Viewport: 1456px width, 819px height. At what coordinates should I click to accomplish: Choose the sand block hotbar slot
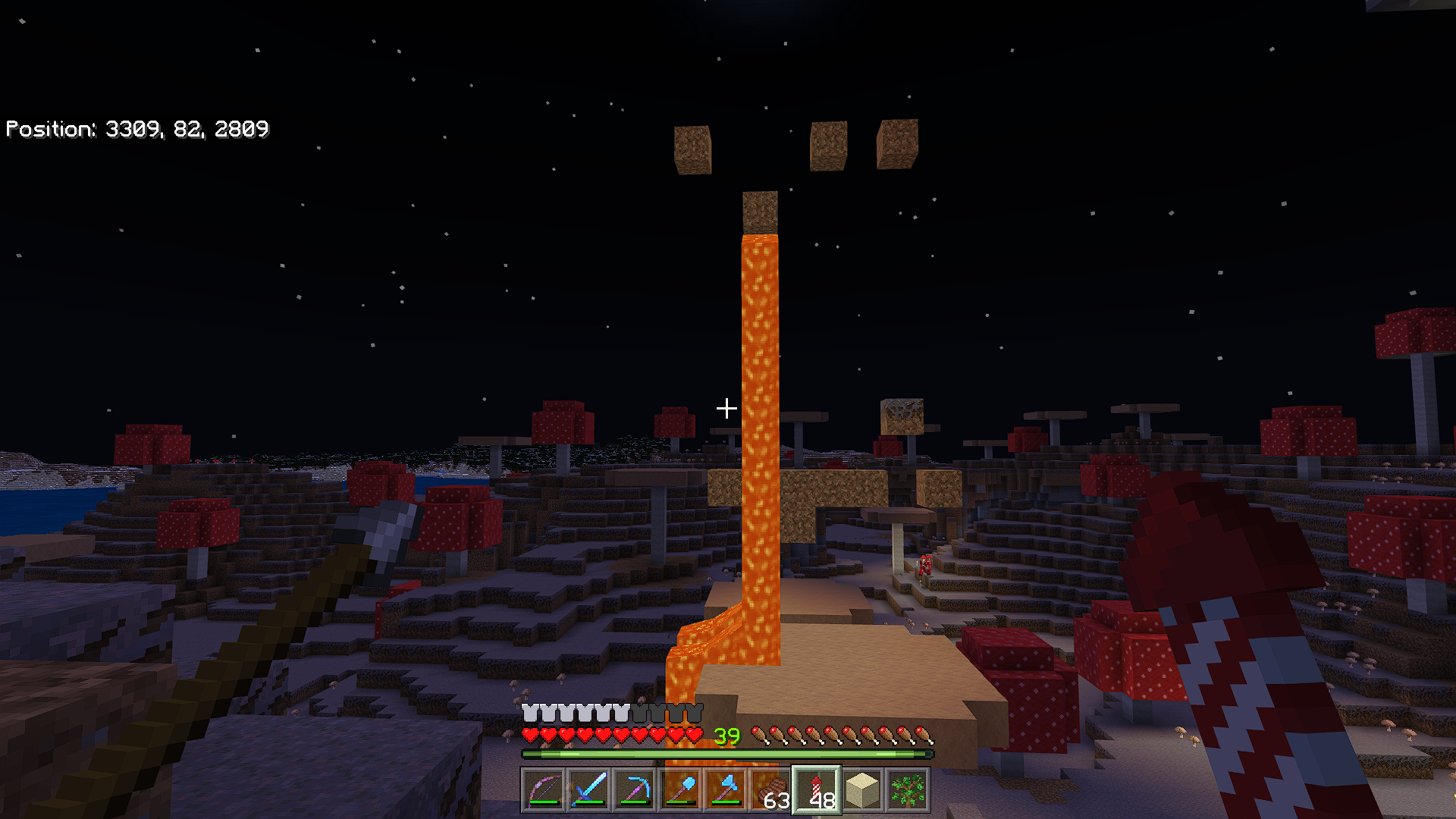pos(862,790)
